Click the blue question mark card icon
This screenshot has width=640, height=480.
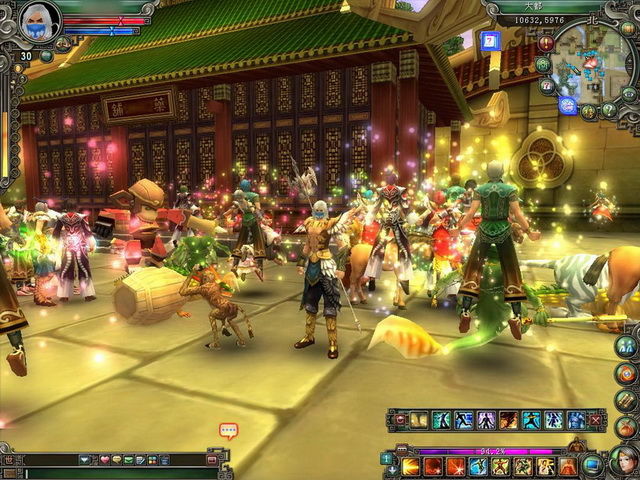click(489, 41)
